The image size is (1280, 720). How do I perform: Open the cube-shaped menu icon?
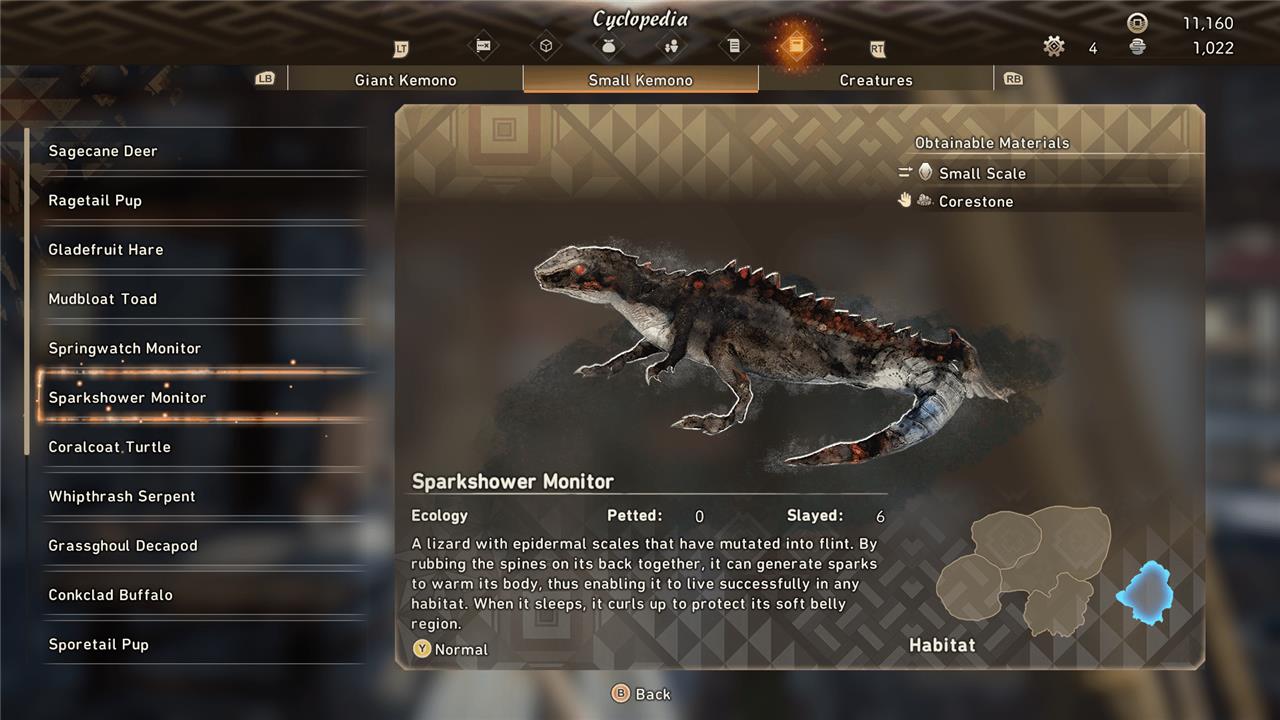[546, 46]
